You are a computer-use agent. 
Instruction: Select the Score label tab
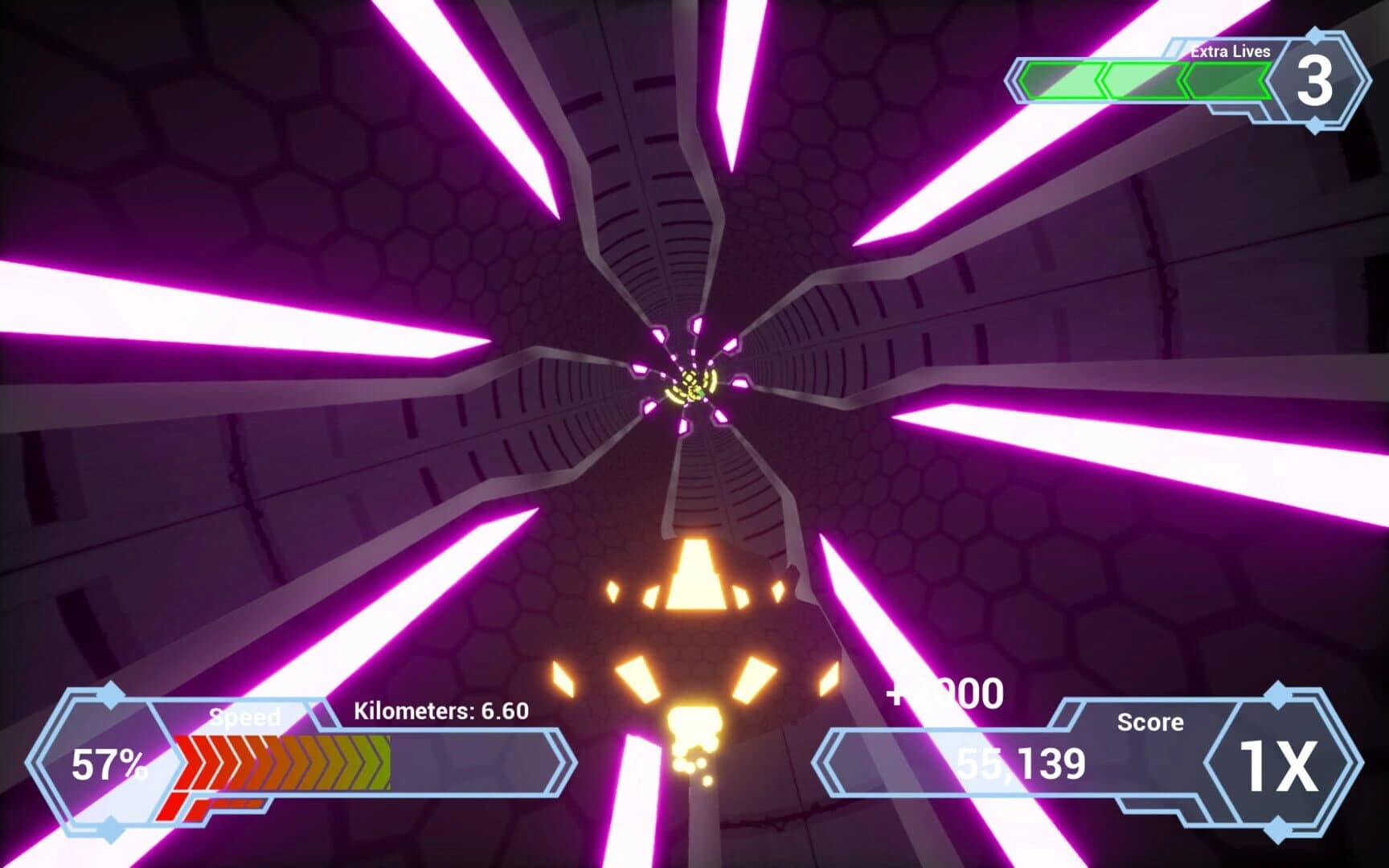(x=1149, y=722)
